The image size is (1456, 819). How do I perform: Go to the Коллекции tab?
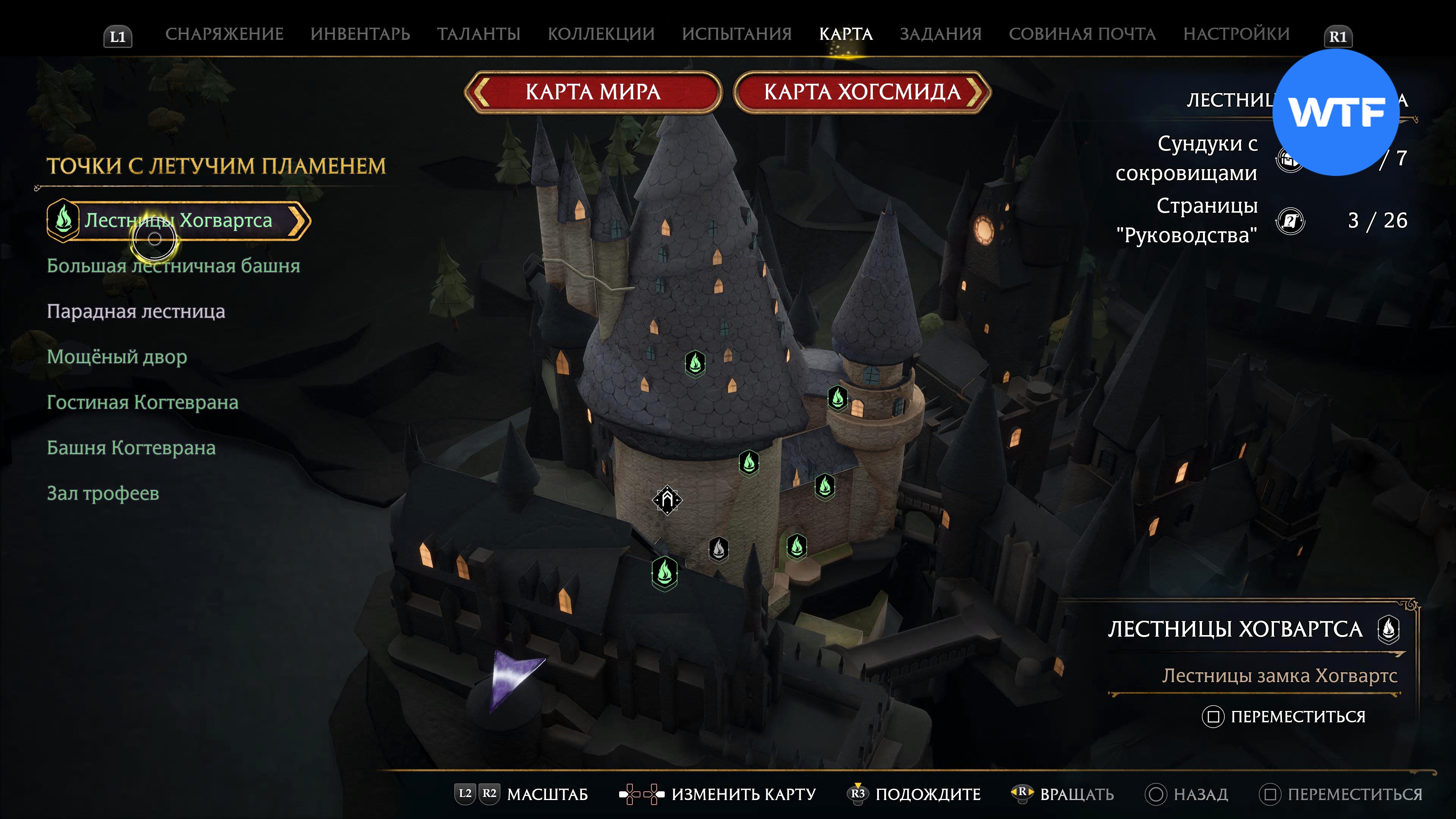pos(601,34)
